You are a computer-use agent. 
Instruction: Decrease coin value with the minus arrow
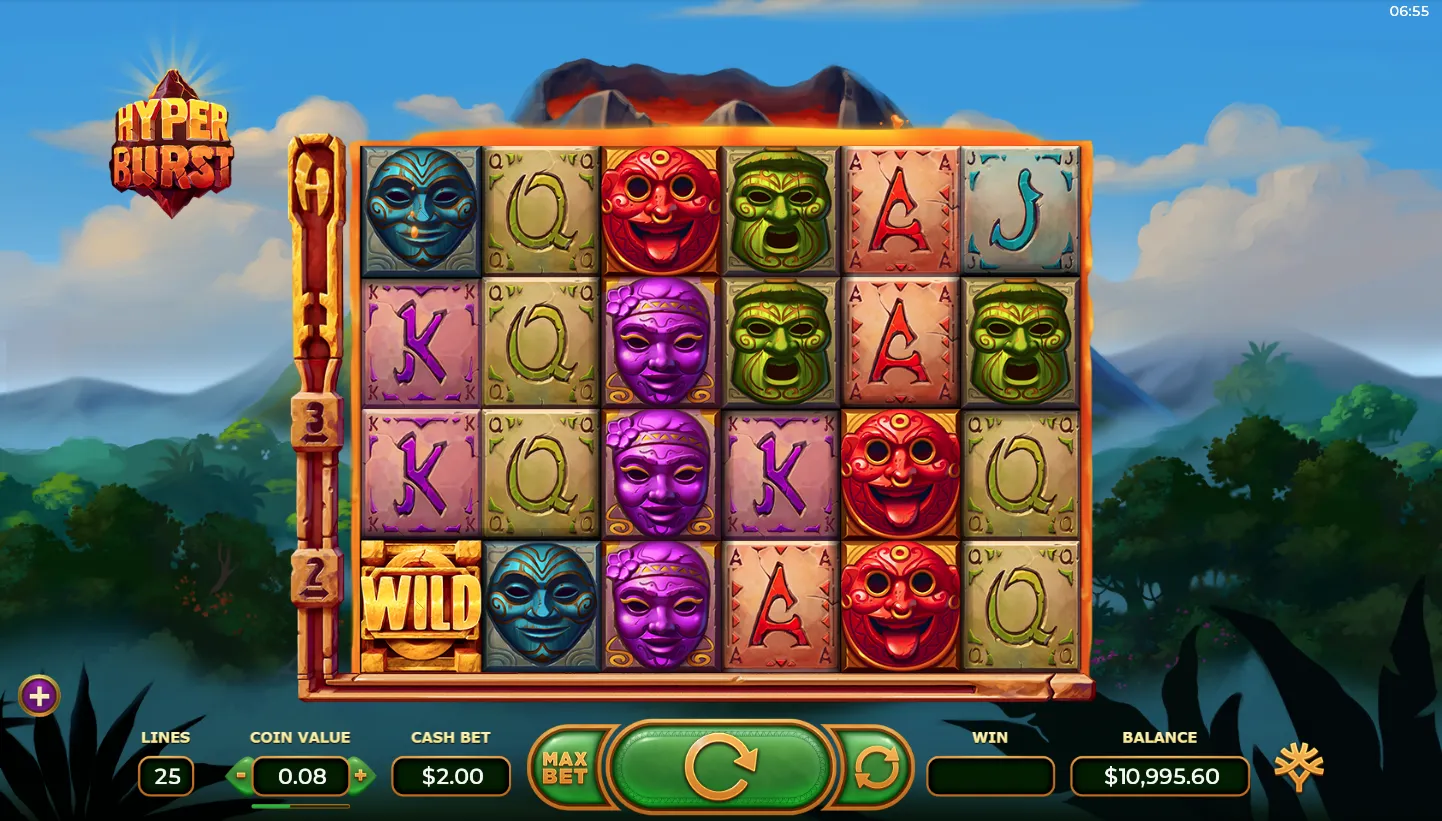point(240,775)
